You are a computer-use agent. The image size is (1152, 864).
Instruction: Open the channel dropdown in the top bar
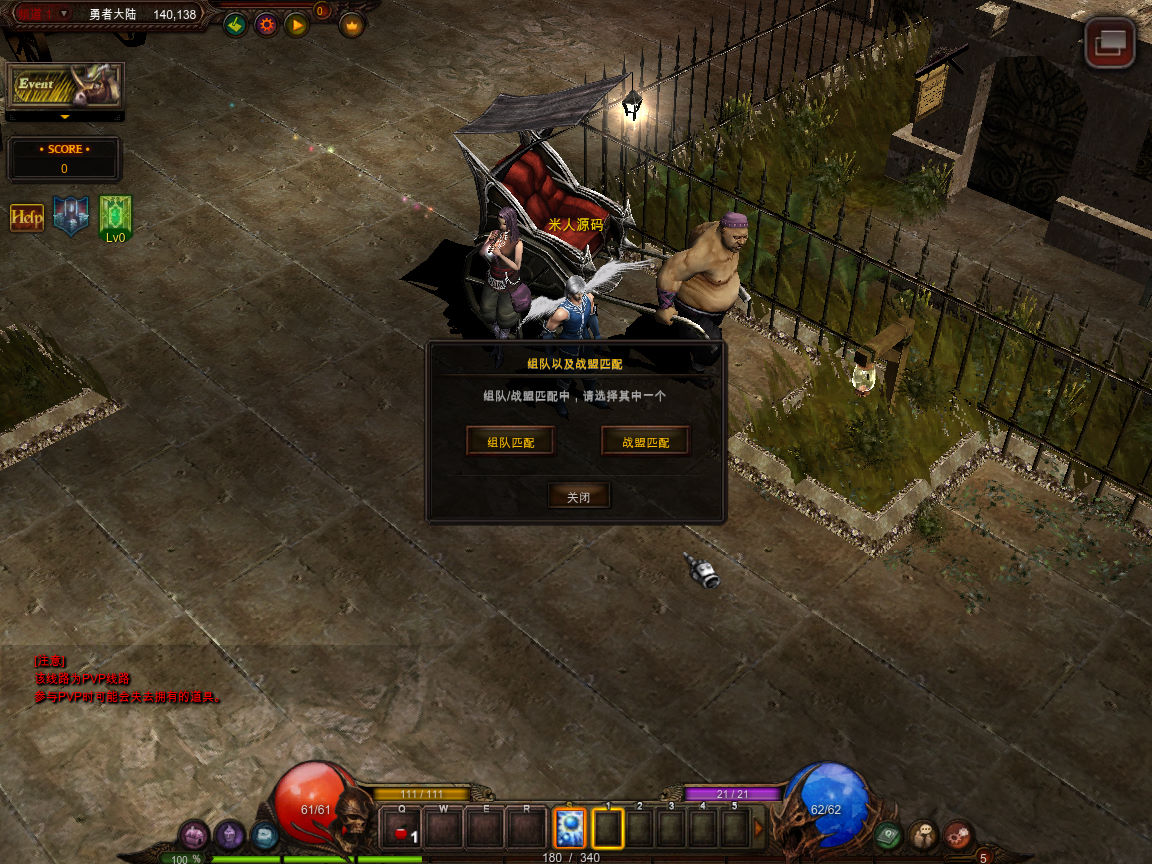click(x=64, y=14)
